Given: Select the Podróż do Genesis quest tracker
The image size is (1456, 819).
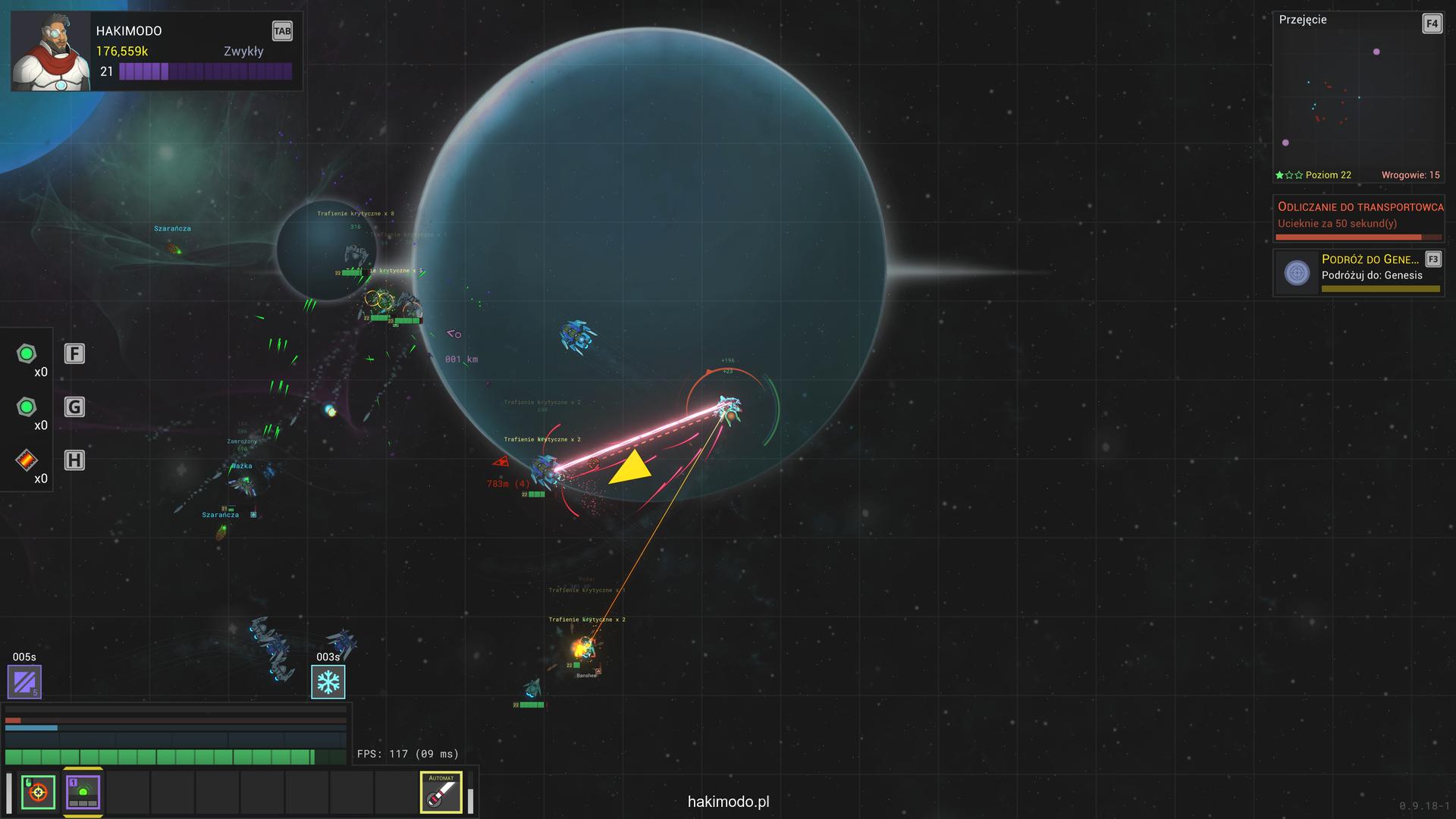Looking at the screenshot, I should click(x=1358, y=272).
